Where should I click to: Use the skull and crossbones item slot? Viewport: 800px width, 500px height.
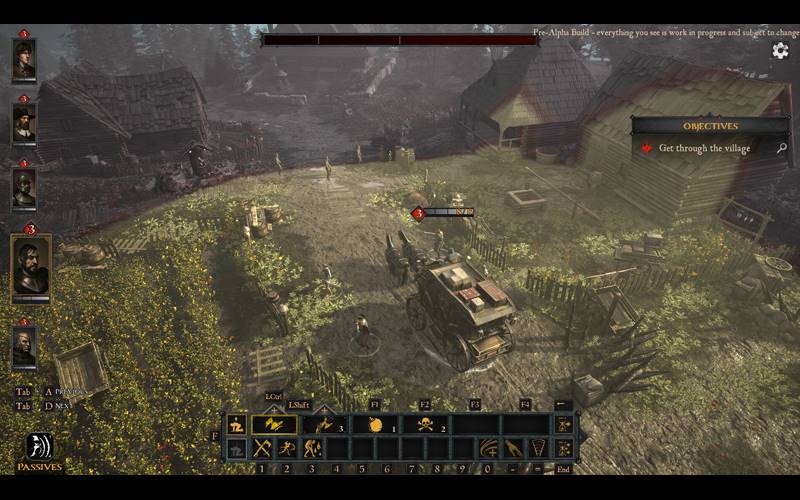click(x=424, y=424)
